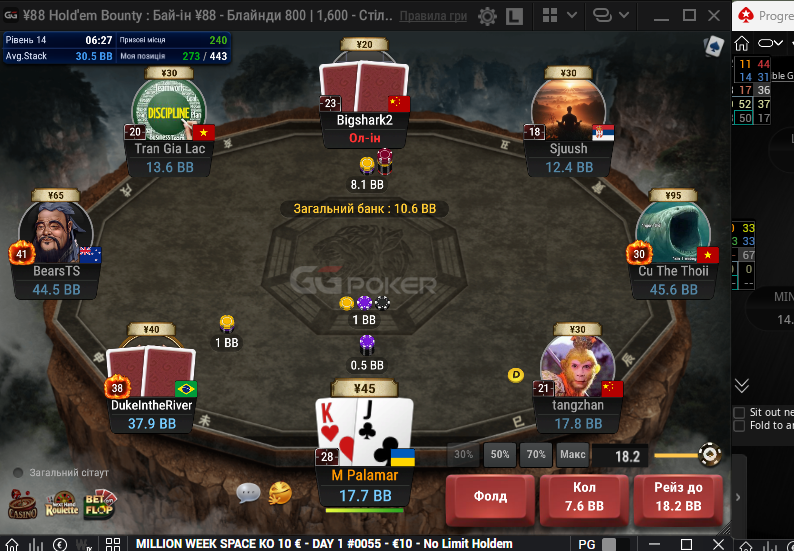This screenshot has width=794, height=551.
Task: Click the bet amount field showing 18.2
Action: point(627,456)
